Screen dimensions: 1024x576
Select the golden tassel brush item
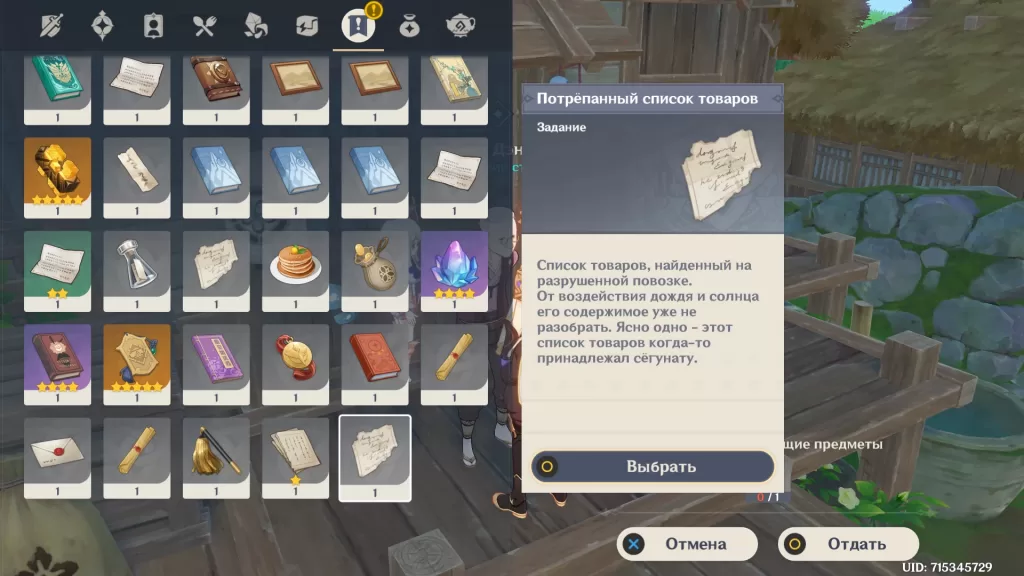[x=216, y=451]
